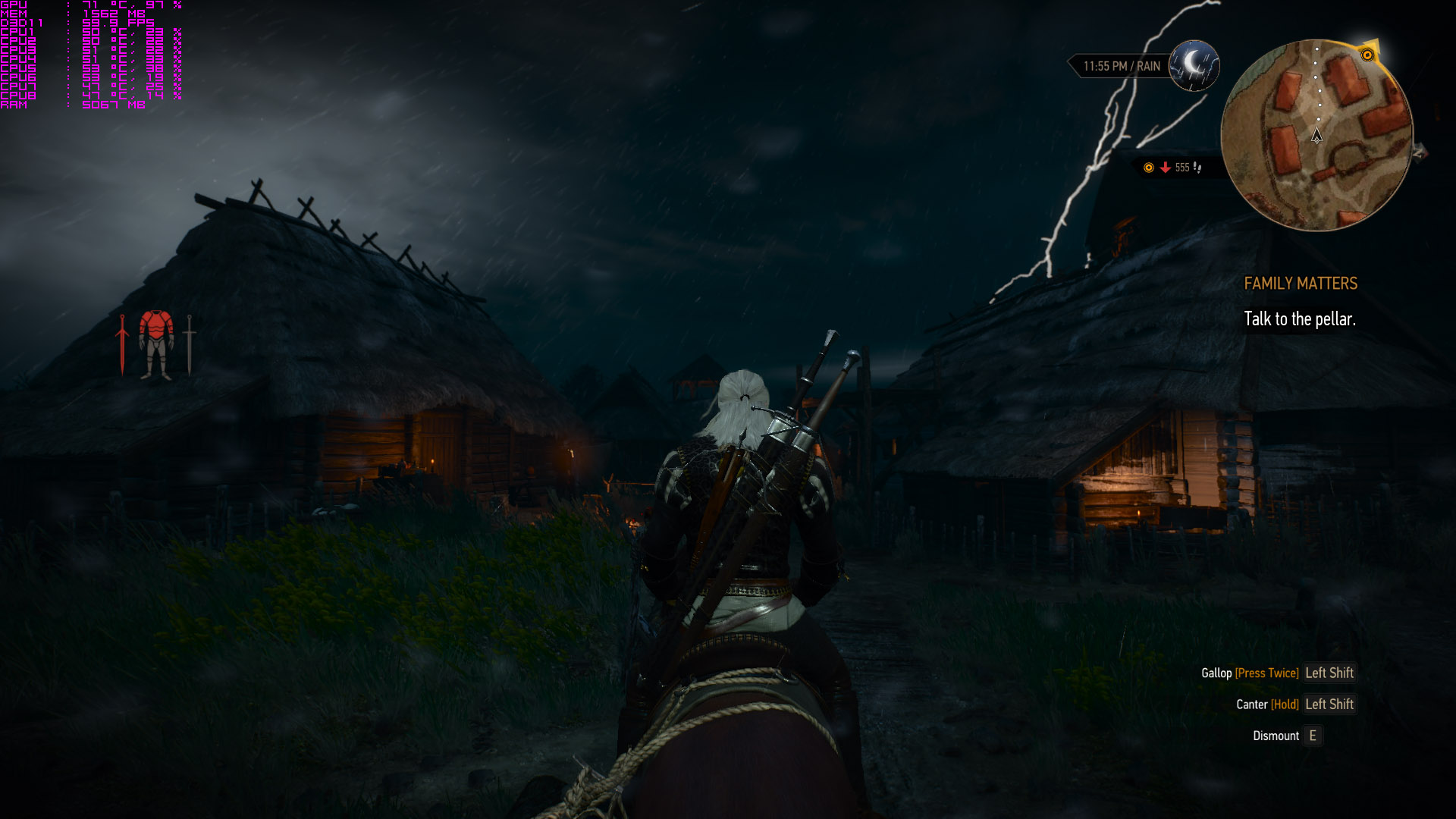Select the red damaged steel sword icon
This screenshot has height=819, width=1456.
[x=122, y=345]
